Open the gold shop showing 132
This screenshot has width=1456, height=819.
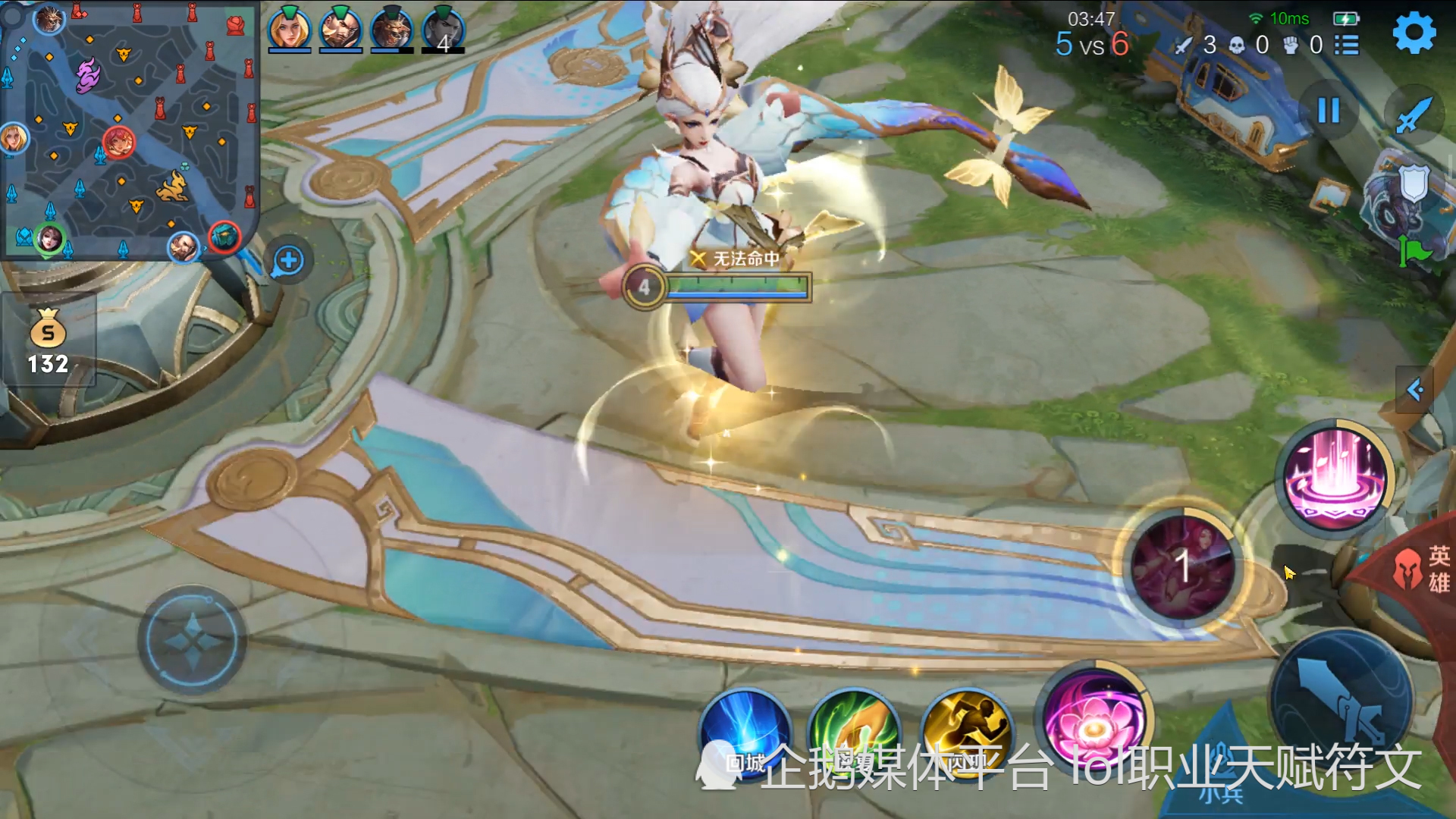48,341
